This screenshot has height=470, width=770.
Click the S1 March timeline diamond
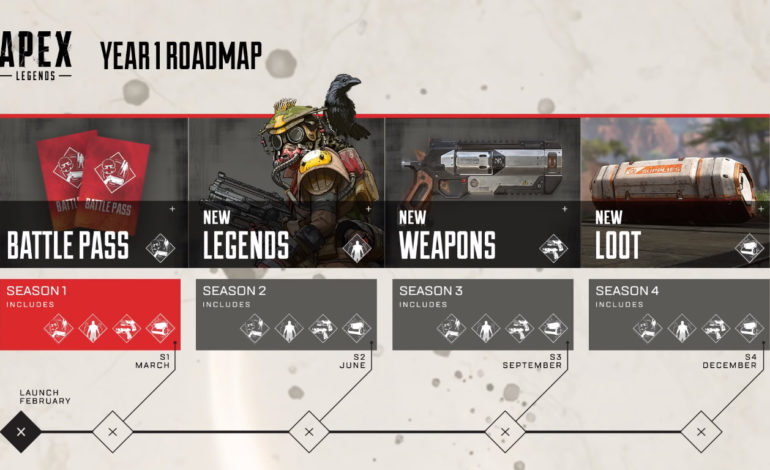click(x=112, y=432)
